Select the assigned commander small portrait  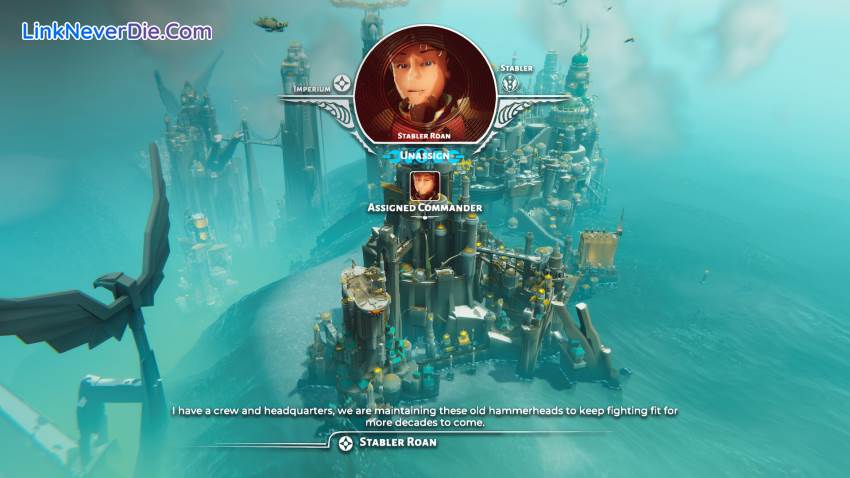tap(425, 185)
